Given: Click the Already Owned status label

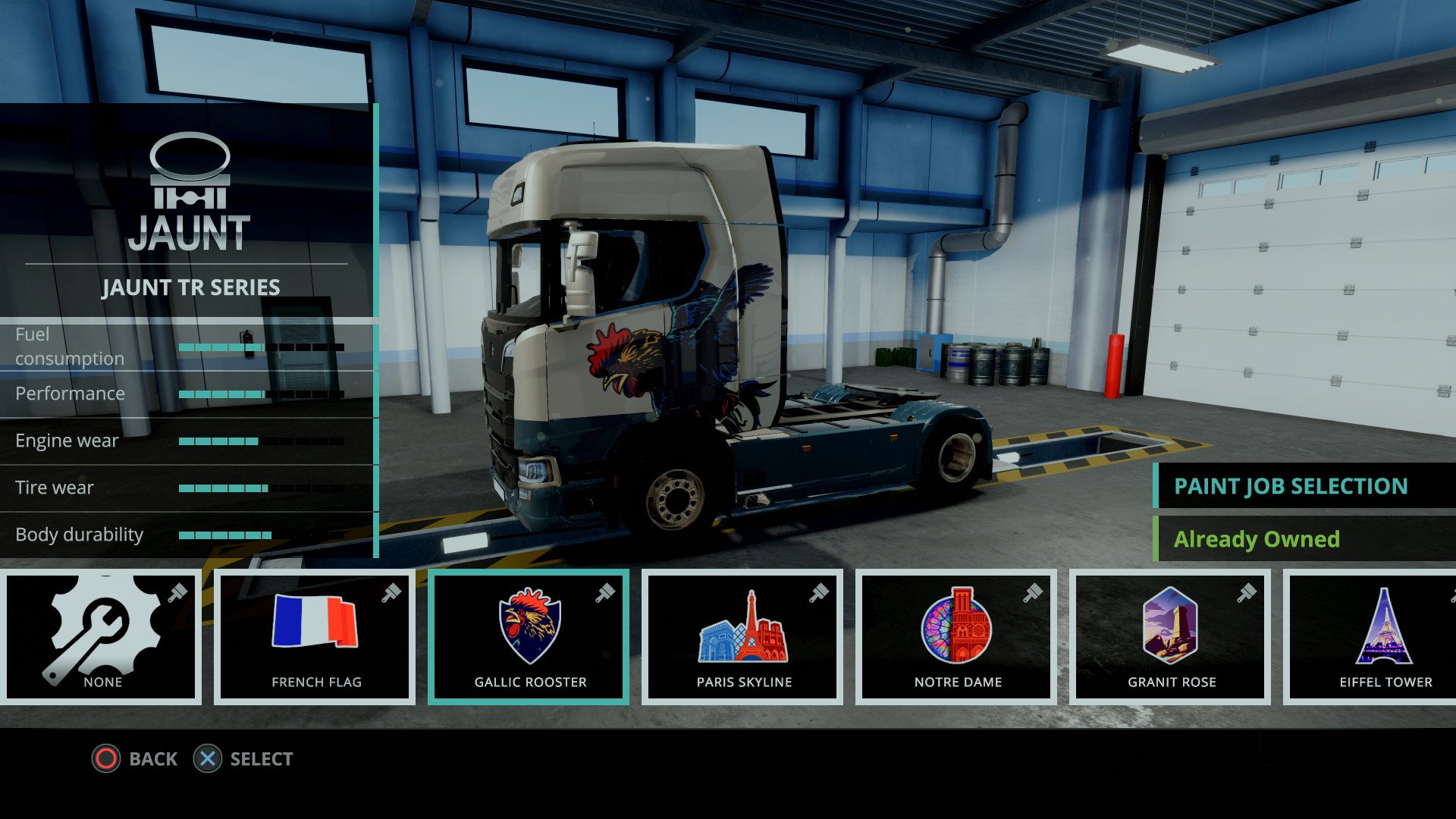Looking at the screenshot, I should 1258,538.
